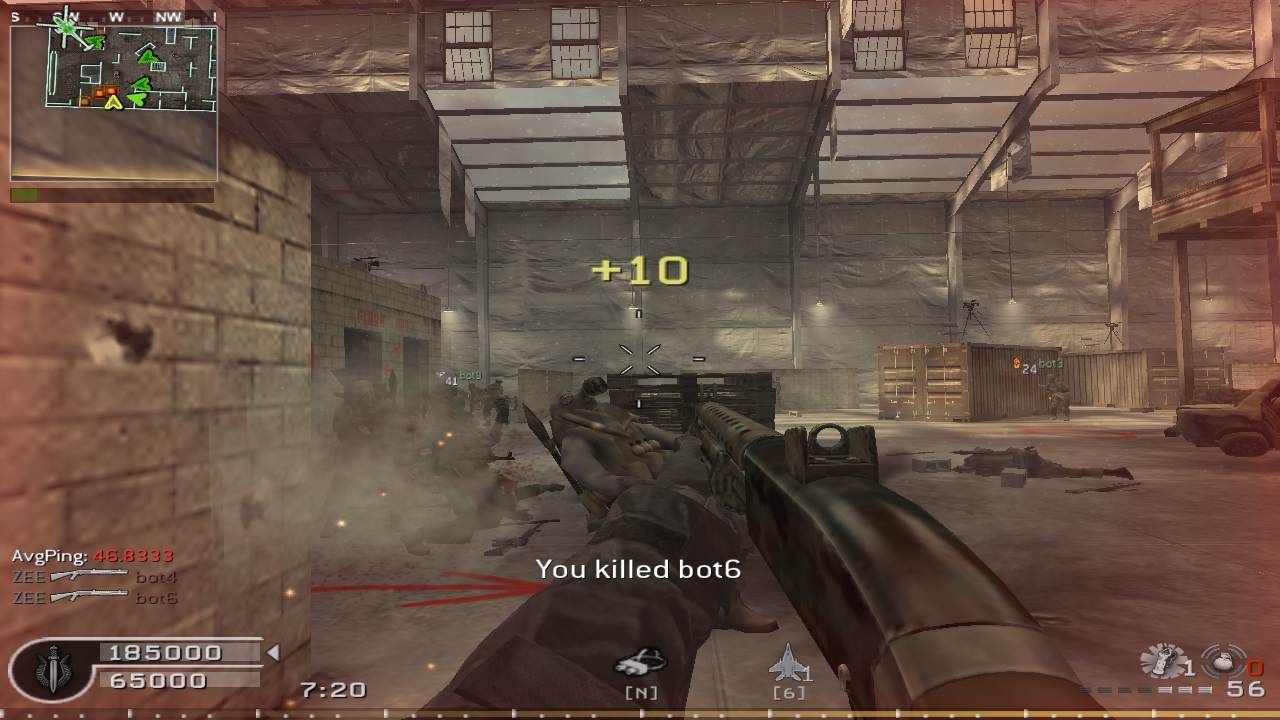Select the night vision goggles icon
1280x720 pixels.
[x=640, y=663]
